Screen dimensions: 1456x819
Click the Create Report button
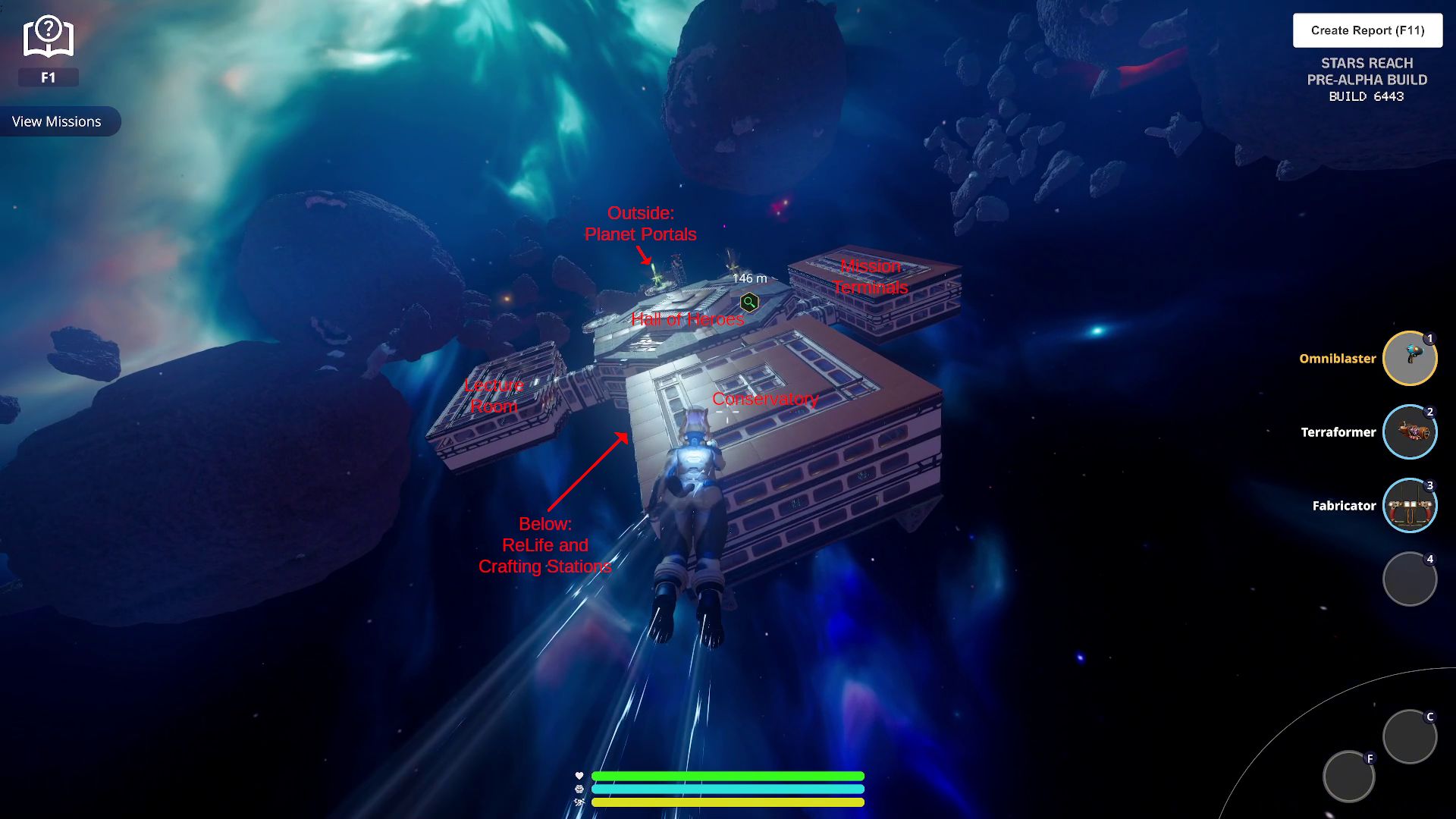1367,30
